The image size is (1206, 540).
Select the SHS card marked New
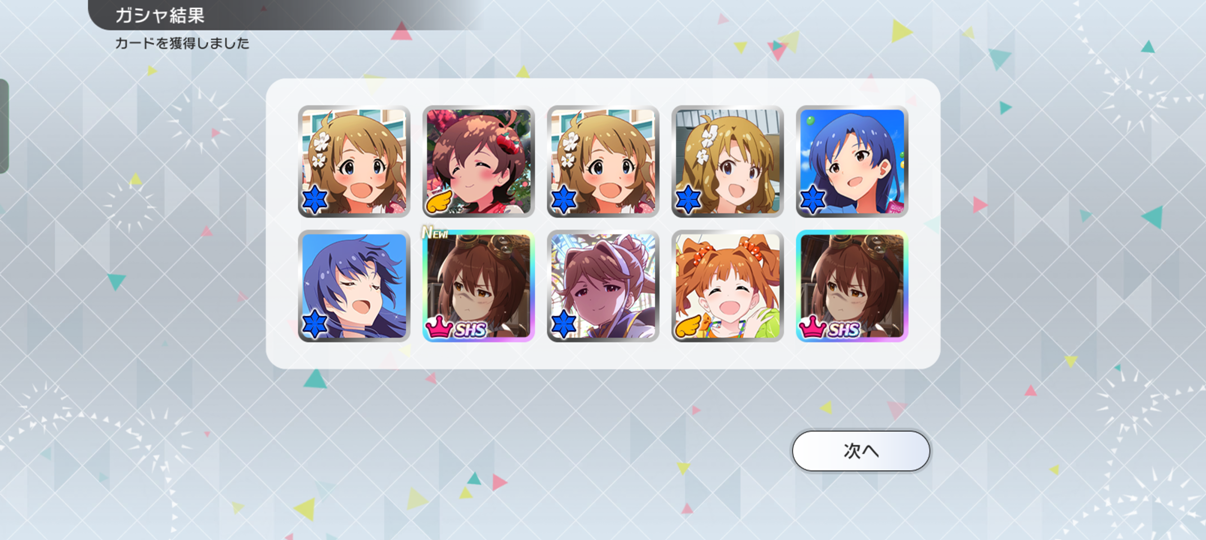(478, 287)
